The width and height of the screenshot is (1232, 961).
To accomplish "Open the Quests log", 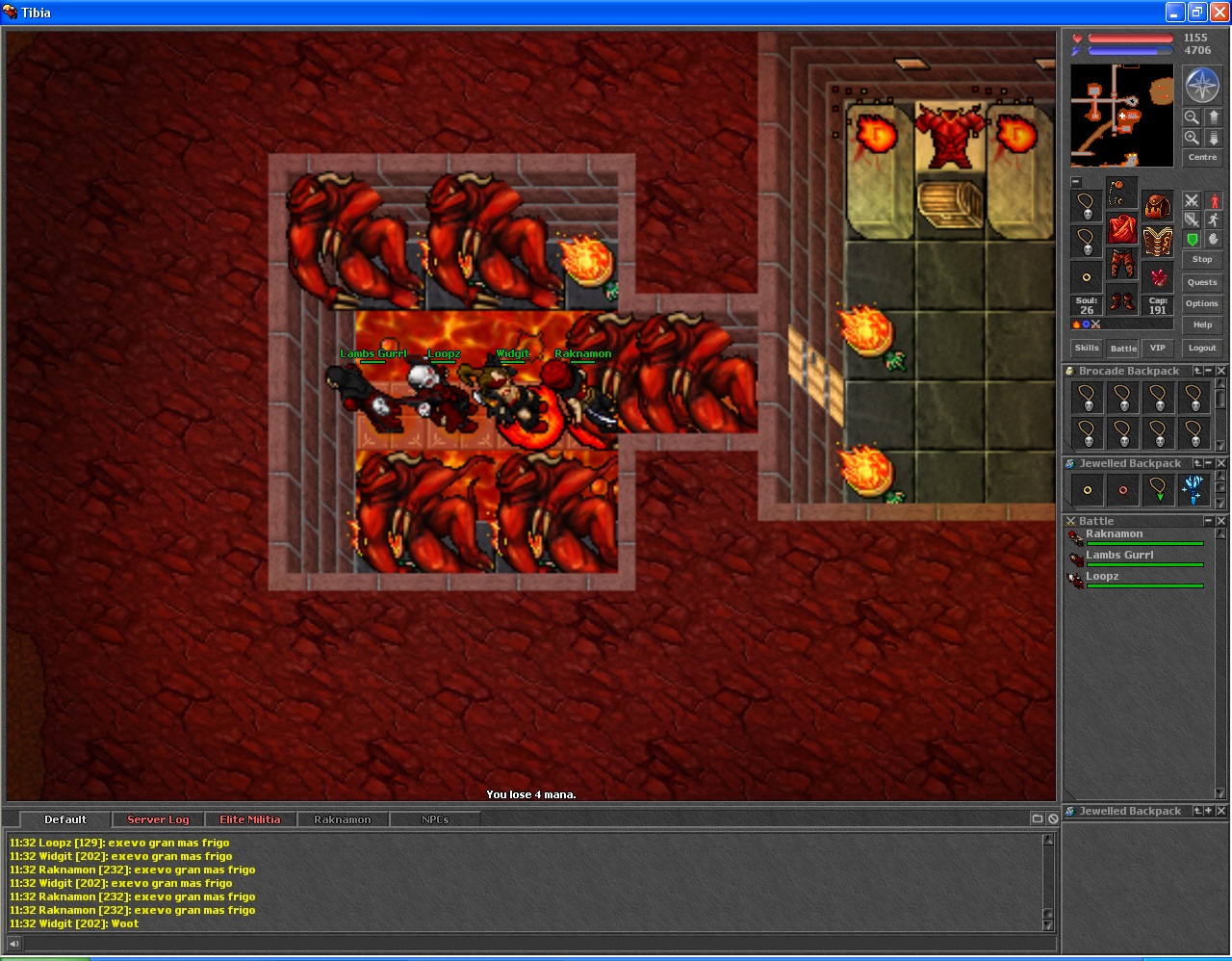I will click(1202, 282).
